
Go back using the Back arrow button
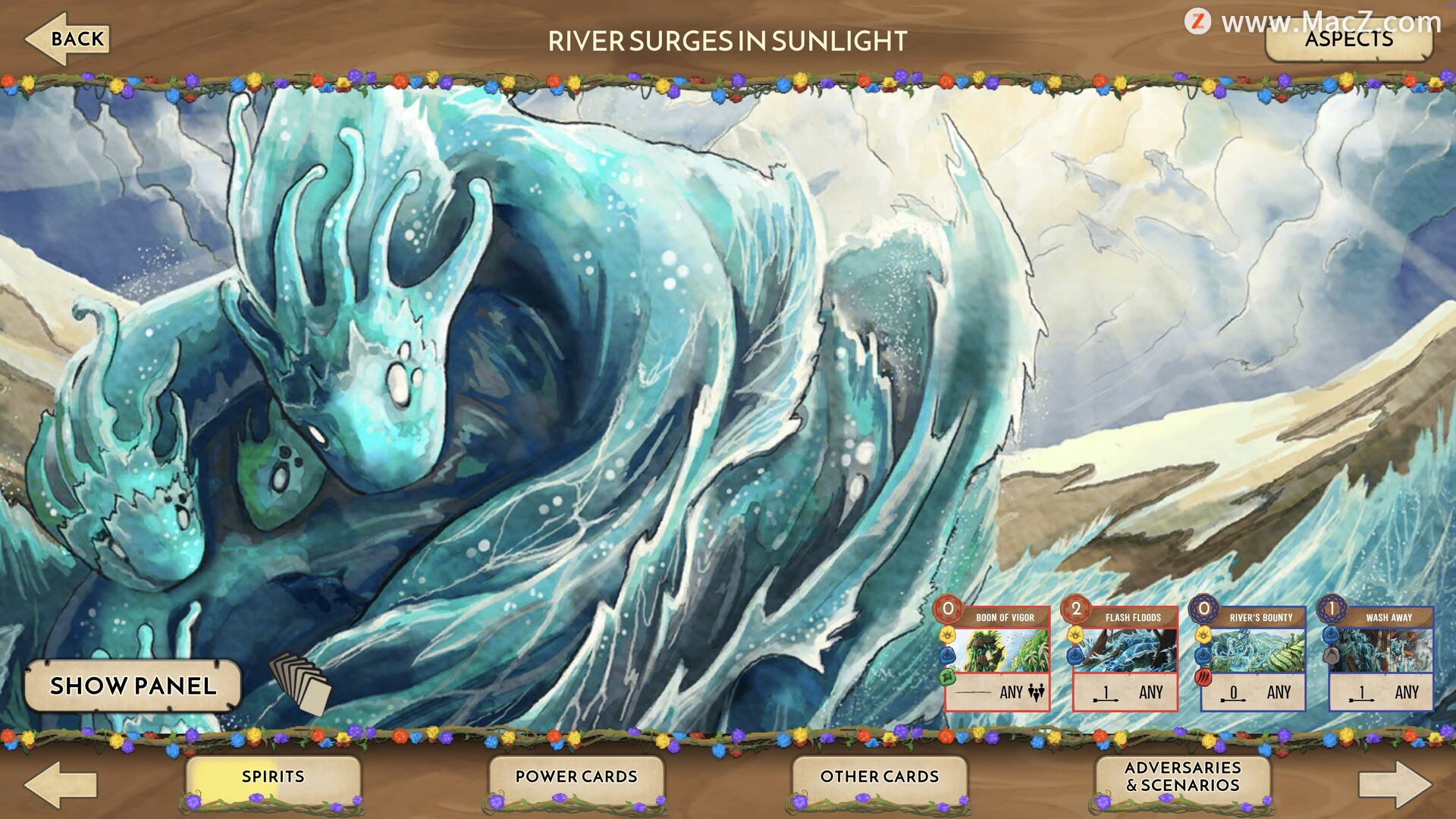(x=68, y=39)
